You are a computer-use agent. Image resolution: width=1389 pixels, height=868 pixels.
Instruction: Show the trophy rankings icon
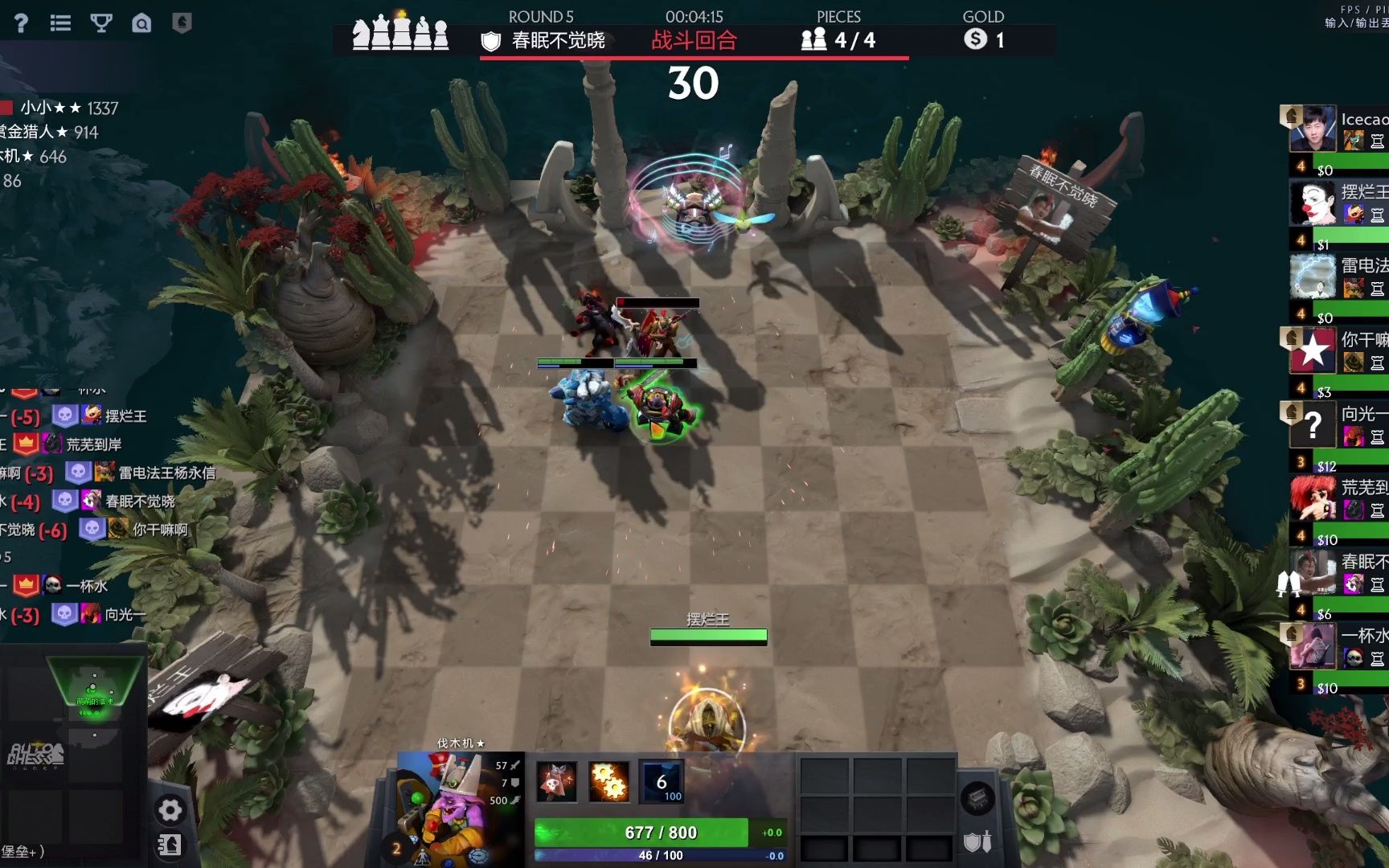(x=101, y=23)
